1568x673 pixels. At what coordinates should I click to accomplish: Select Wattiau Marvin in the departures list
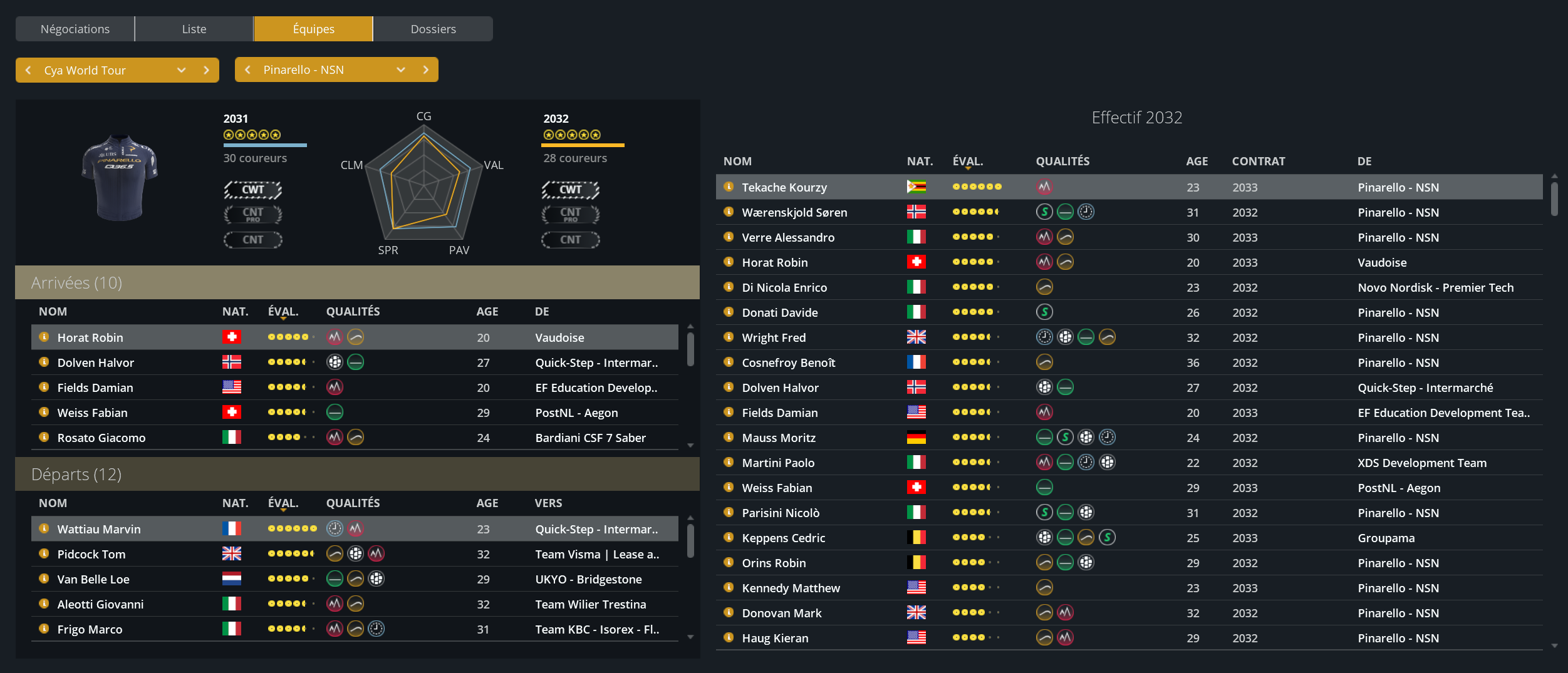[x=99, y=529]
